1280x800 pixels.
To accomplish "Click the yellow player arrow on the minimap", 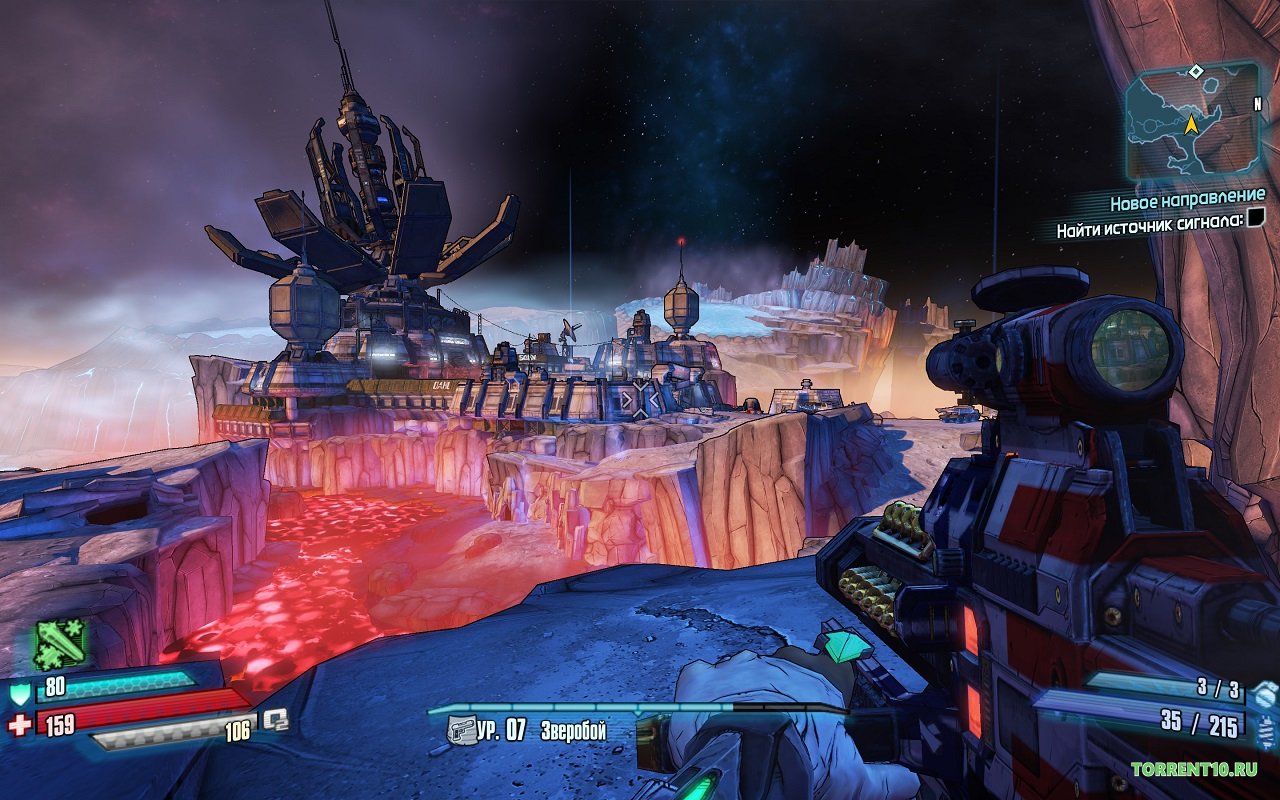I will [1191, 125].
